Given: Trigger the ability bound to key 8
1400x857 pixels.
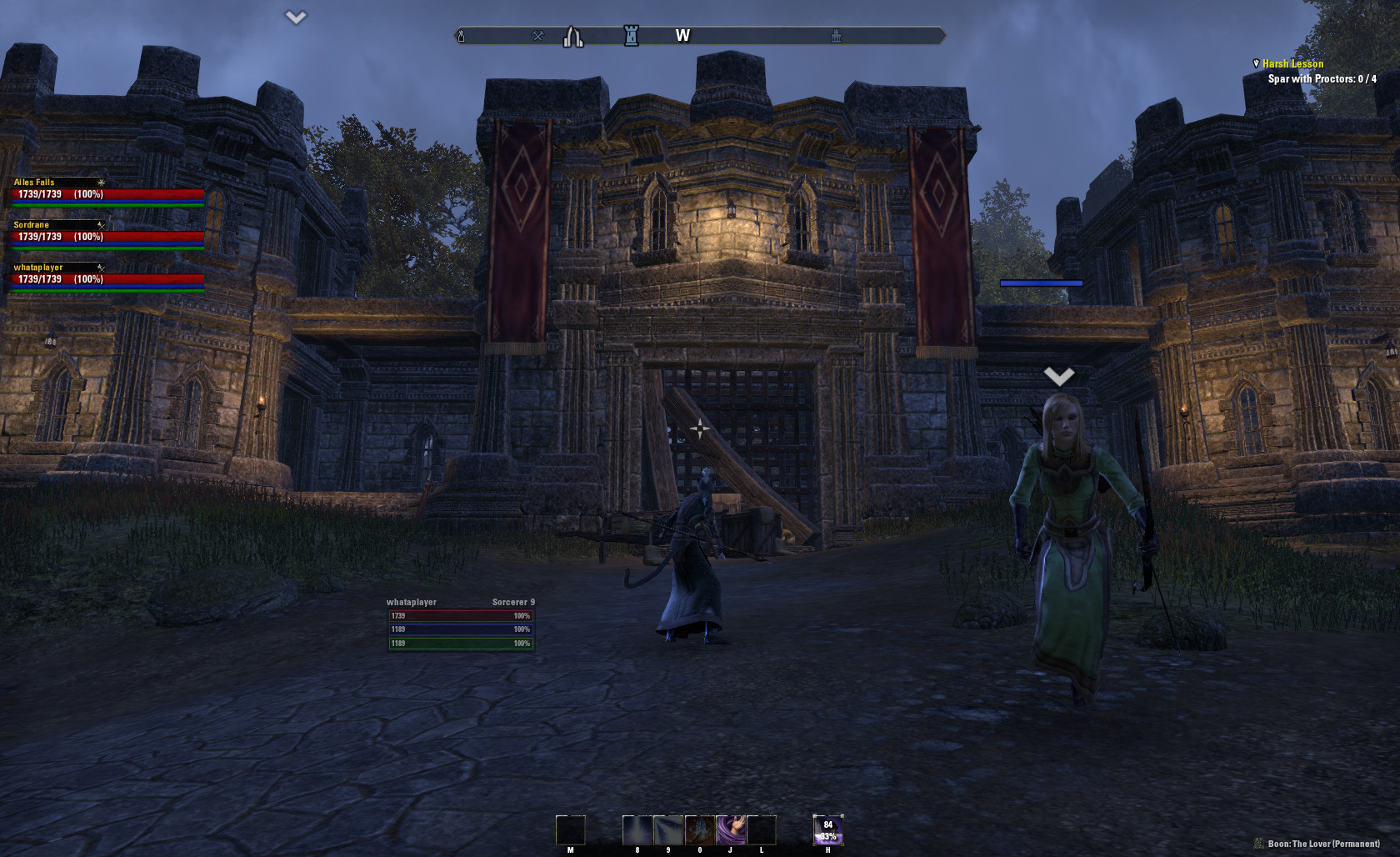Looking at the screenshot, I should pyautogui.click(x=637, y=830).
